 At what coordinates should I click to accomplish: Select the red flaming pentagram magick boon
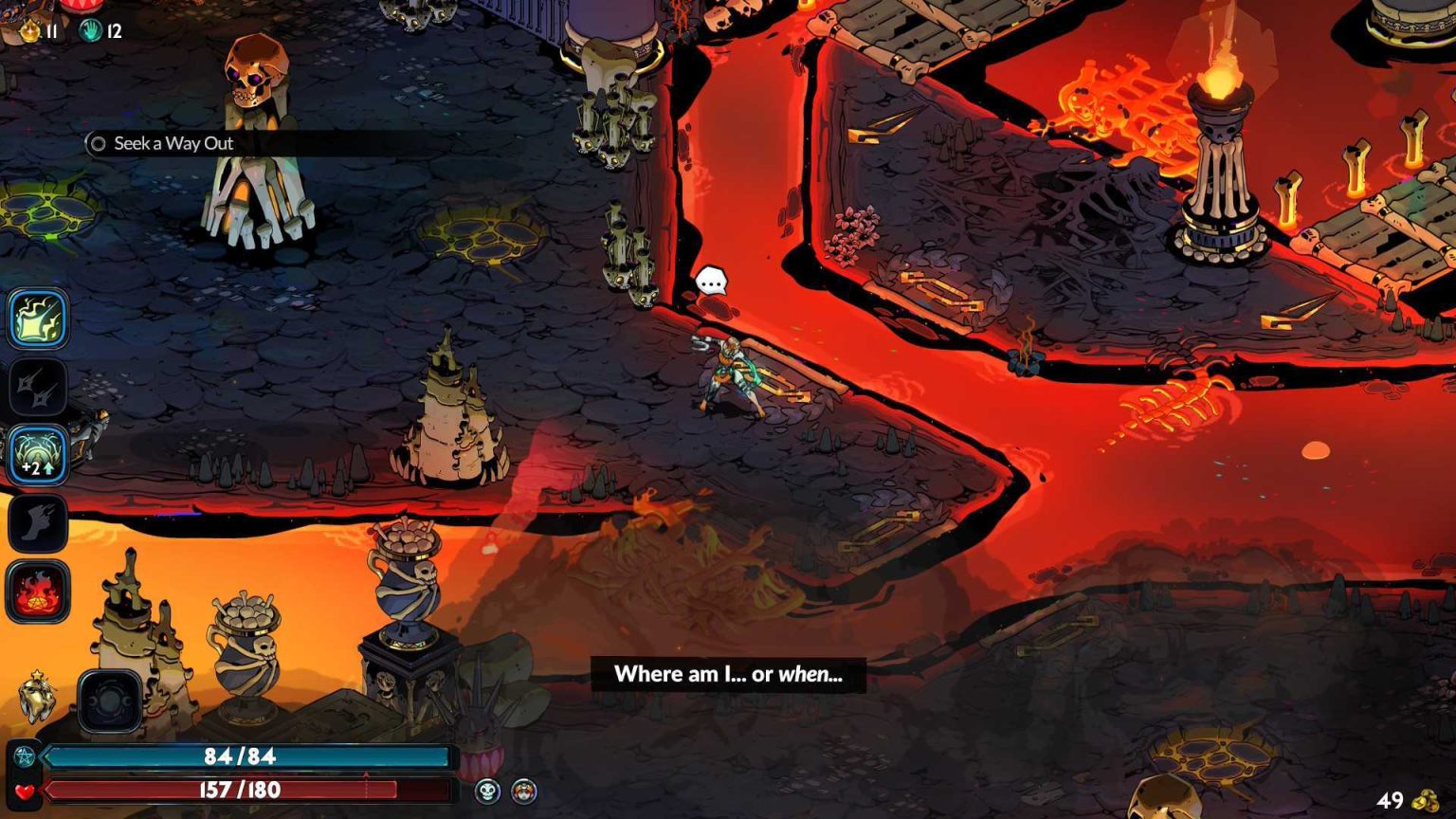coord(38,591)
